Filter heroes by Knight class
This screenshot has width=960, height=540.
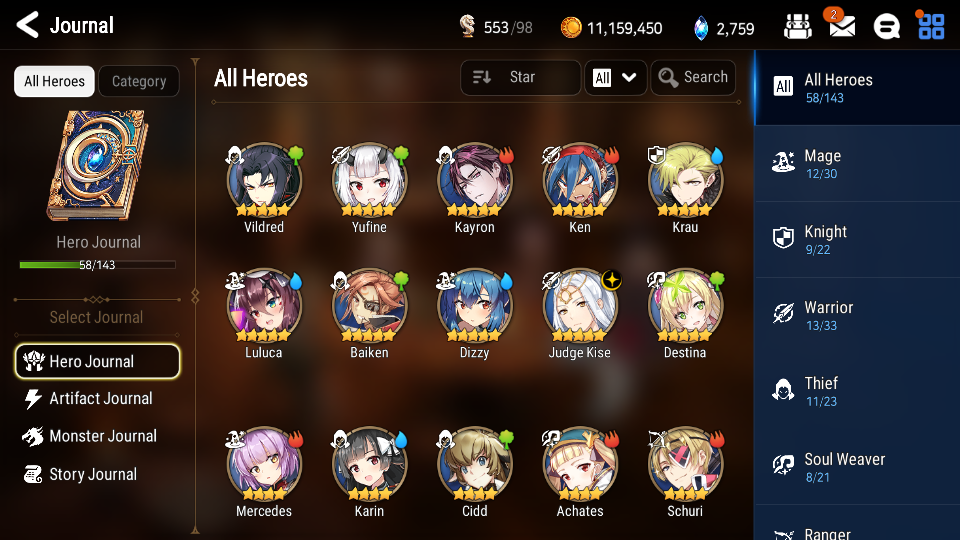pos(856,239)
